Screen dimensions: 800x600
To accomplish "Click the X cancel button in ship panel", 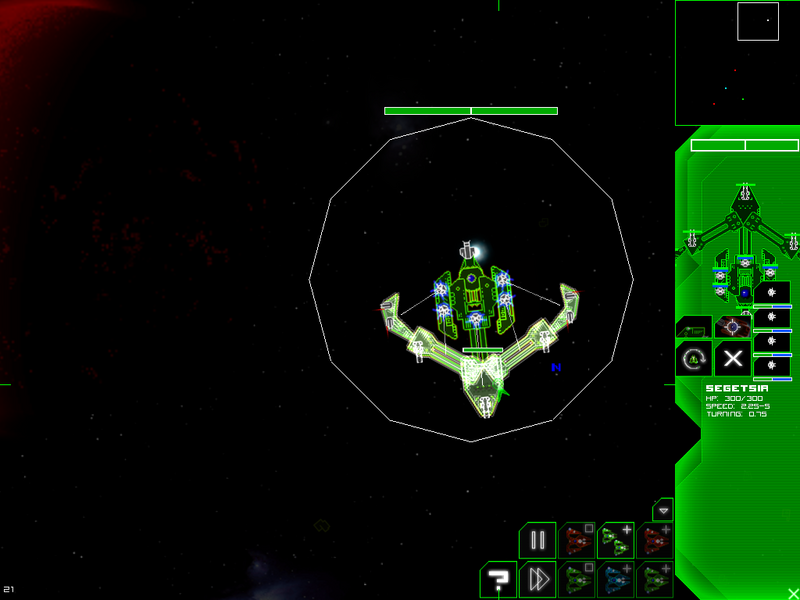I will pos(733,358).
